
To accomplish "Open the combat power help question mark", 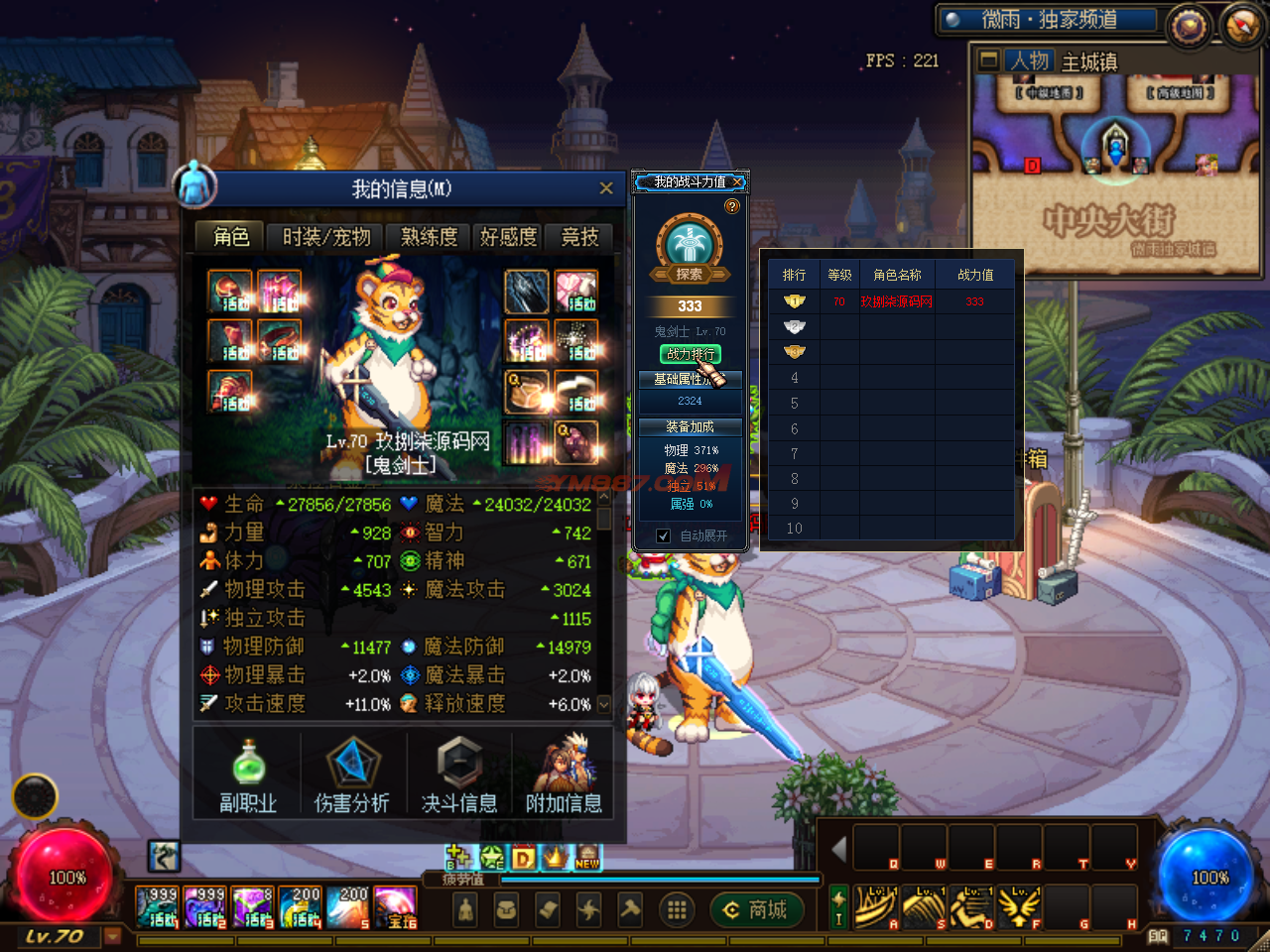I will [x=732, y=206].
